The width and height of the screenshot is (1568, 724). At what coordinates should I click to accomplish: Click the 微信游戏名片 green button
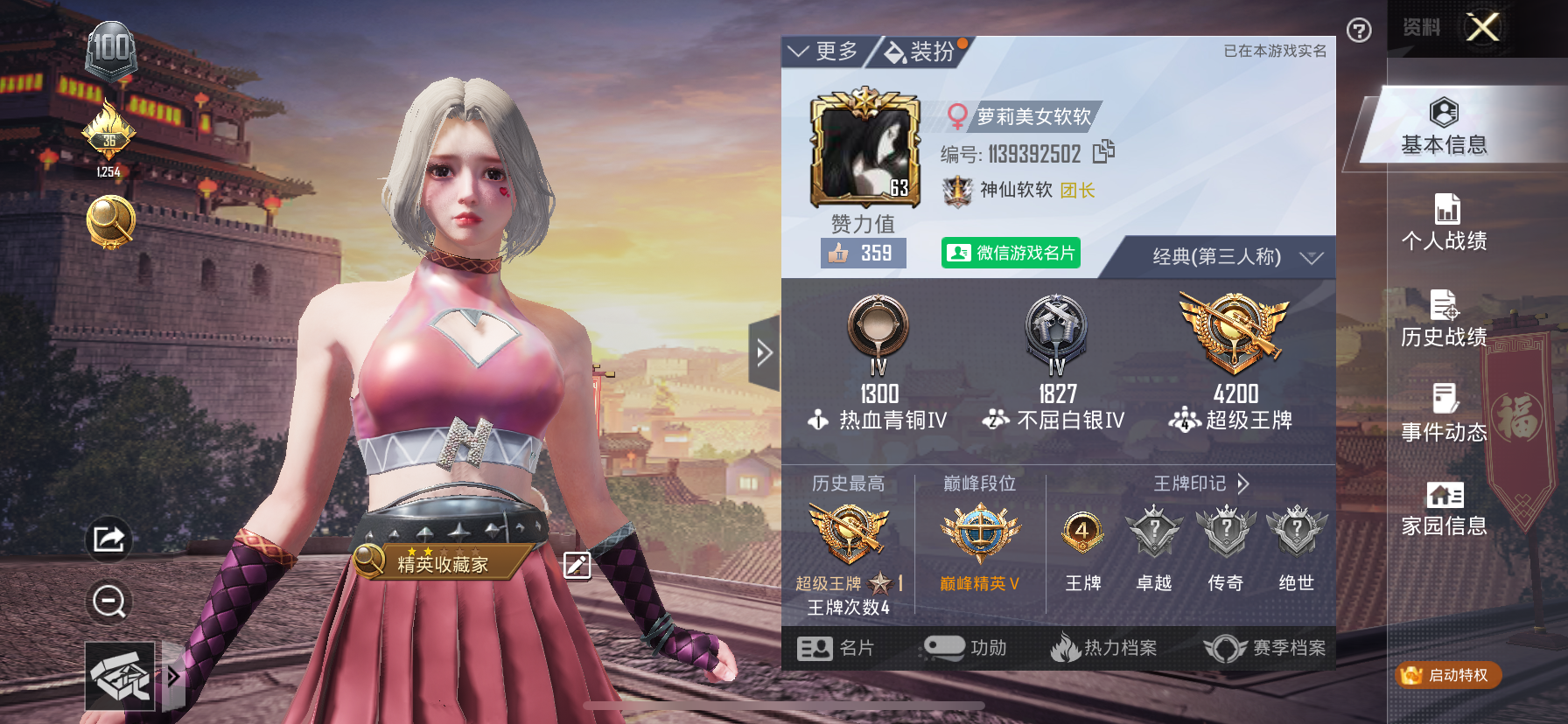tap(1010, 253)
